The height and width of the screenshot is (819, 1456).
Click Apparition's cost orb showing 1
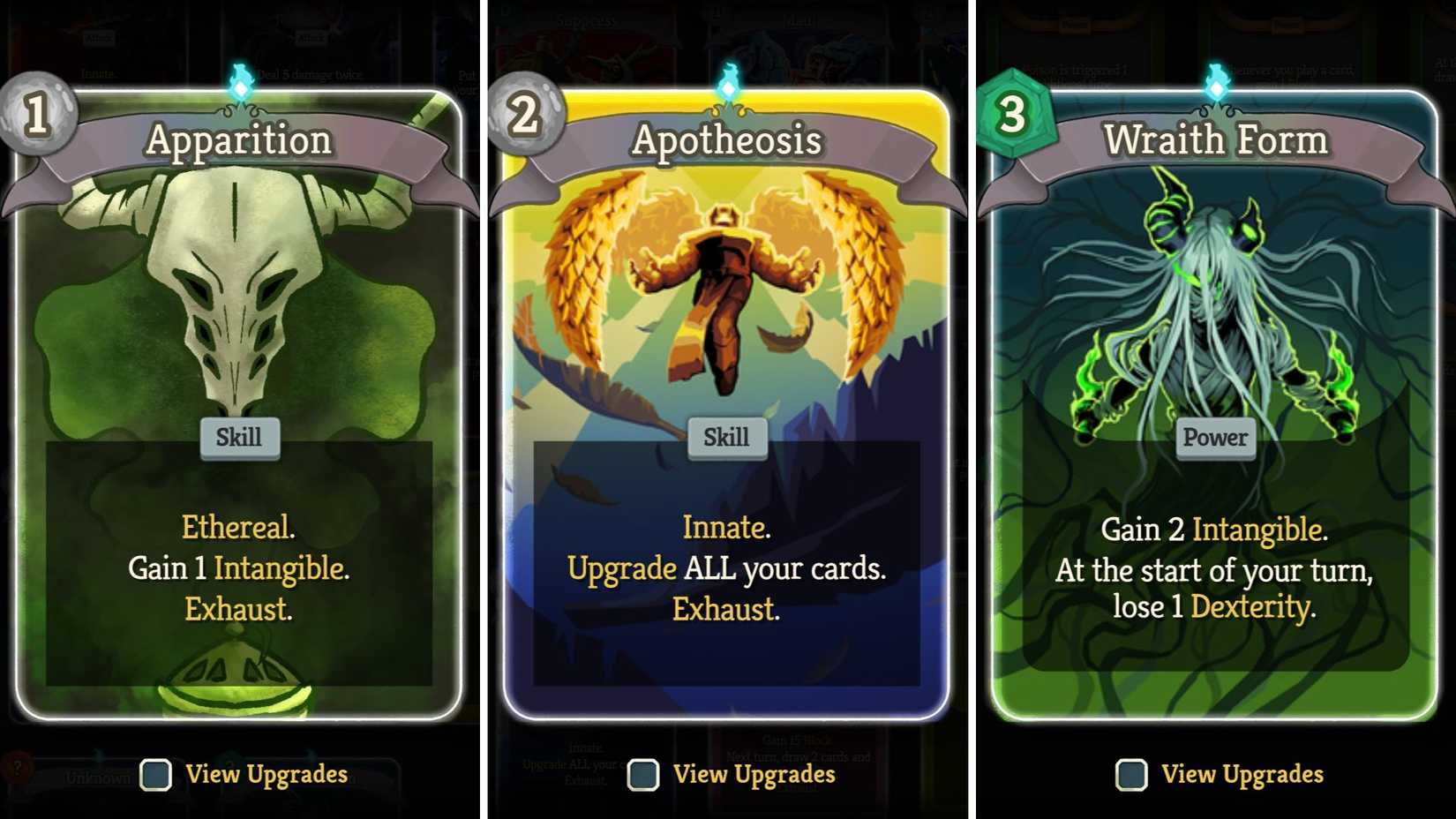(34, 116)
